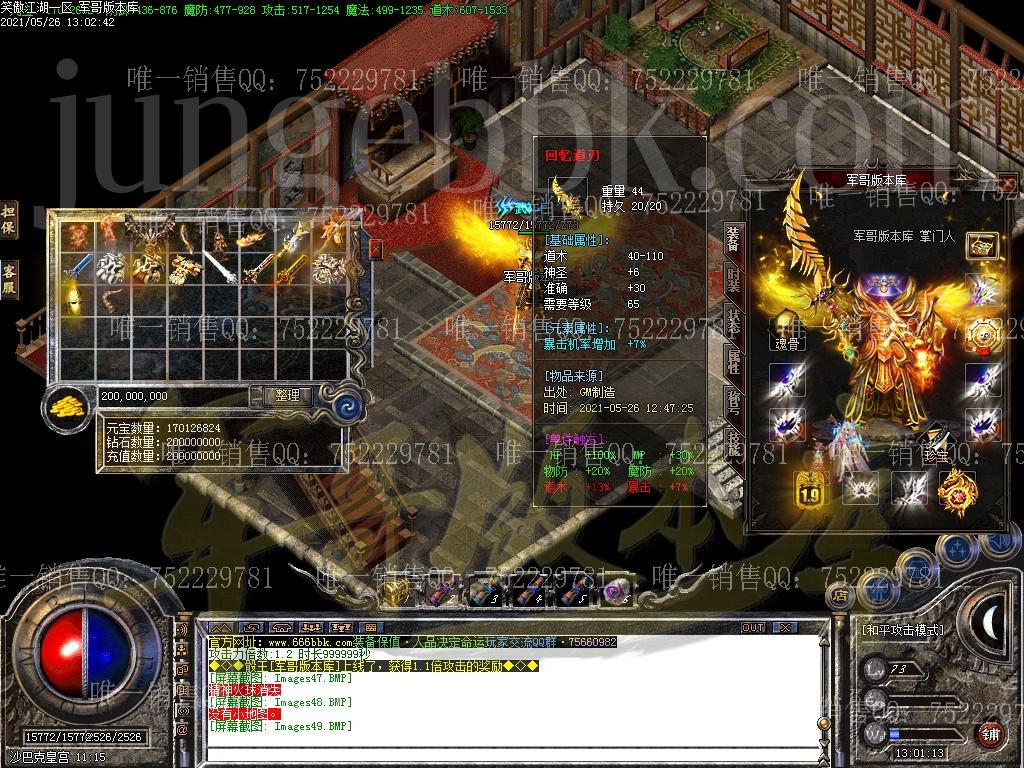Click the 魂骨 equipment slot

tap(787, 330)
